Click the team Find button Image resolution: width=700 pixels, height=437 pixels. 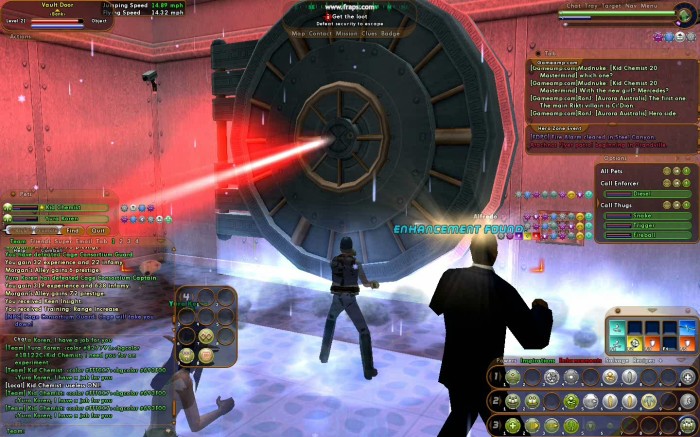tap(73, 229)
